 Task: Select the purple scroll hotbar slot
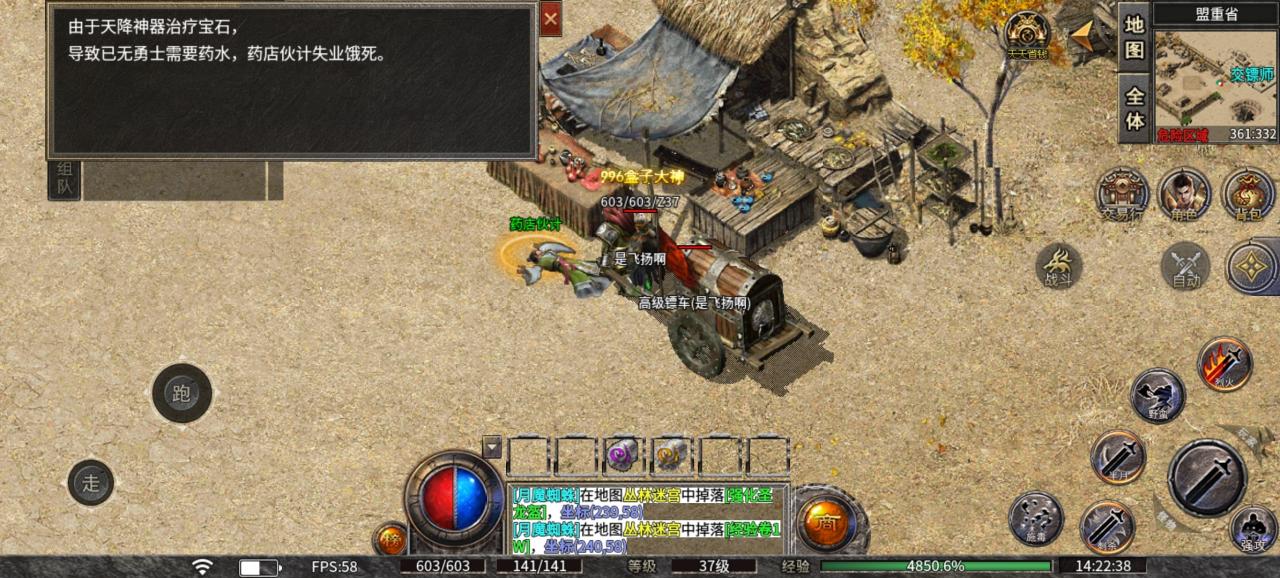pos(622,455)
